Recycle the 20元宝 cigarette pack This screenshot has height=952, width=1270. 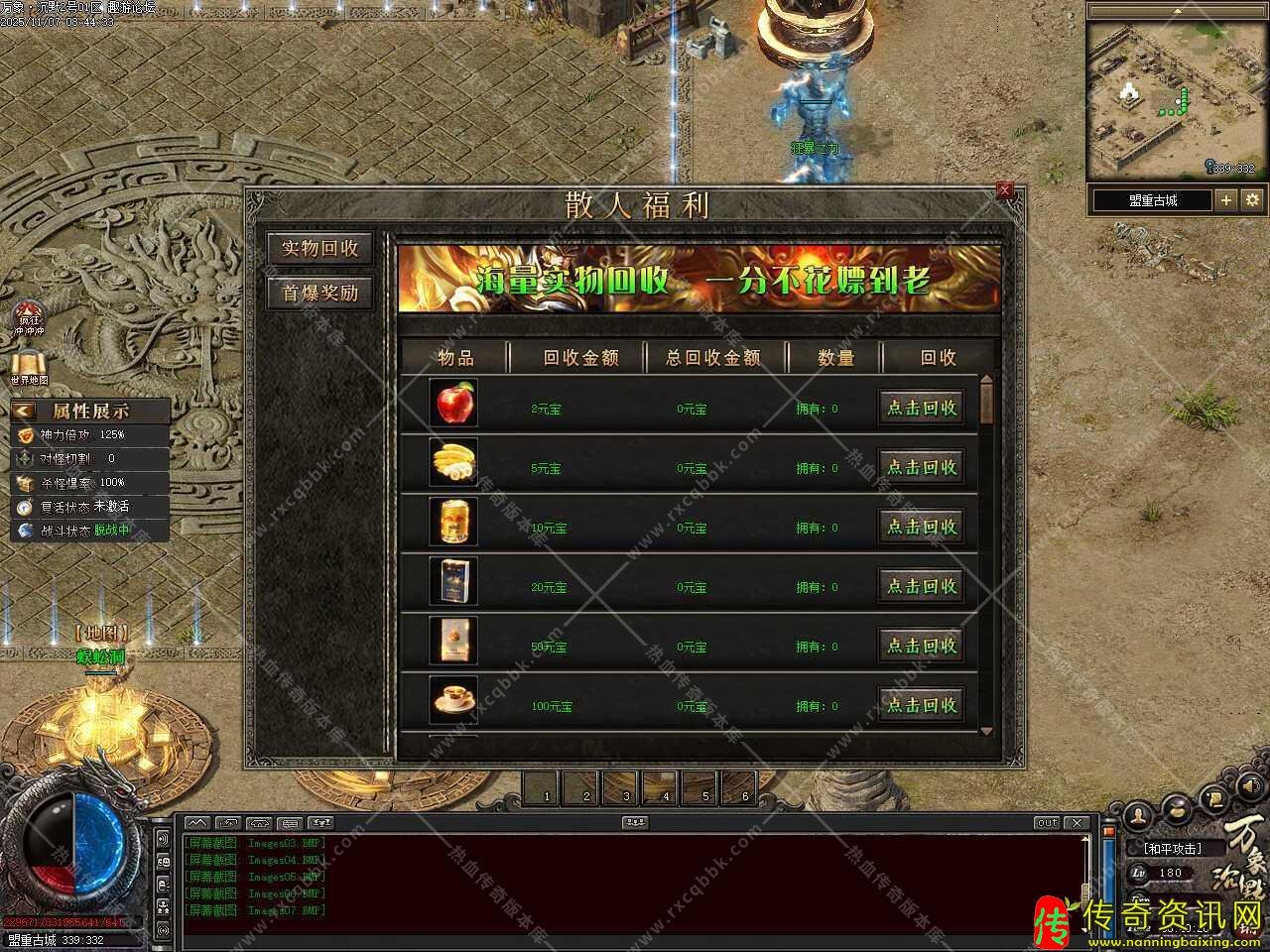point(921,586)
